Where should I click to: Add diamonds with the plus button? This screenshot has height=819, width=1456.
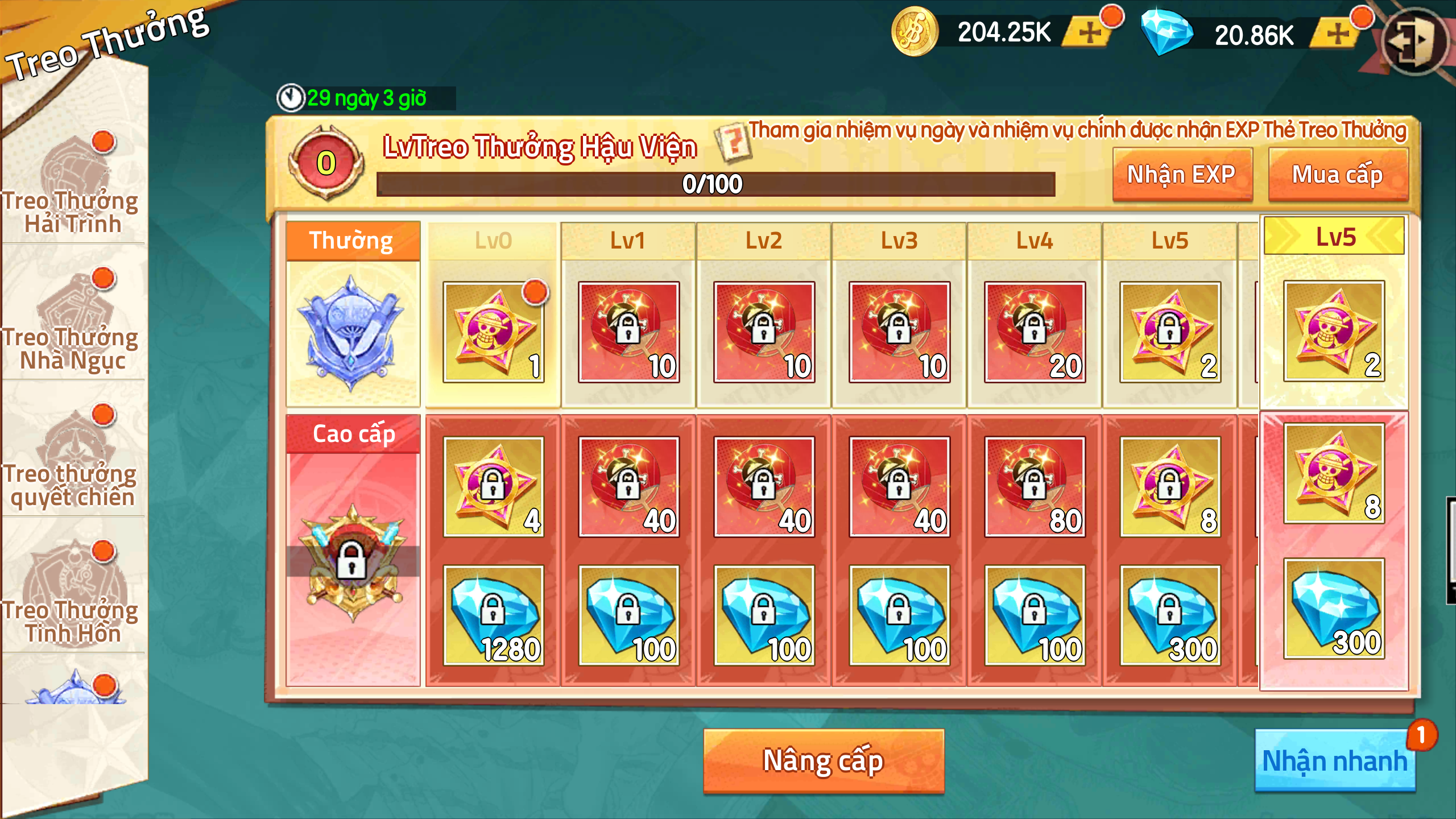click(1338, 34)
